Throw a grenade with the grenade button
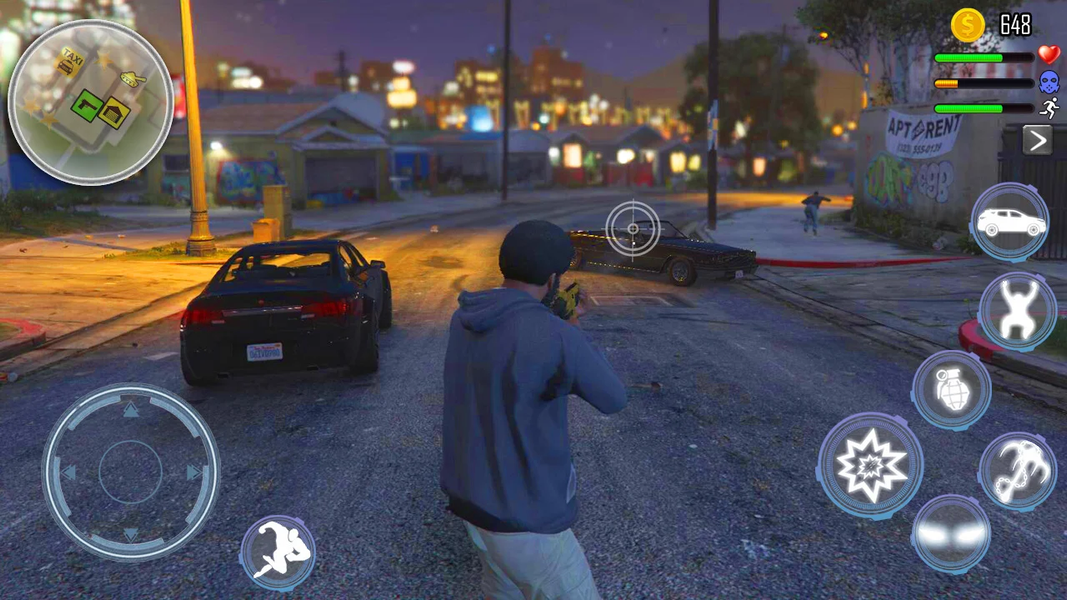Viewport: 1067px width, 600px height. point(951,389)
